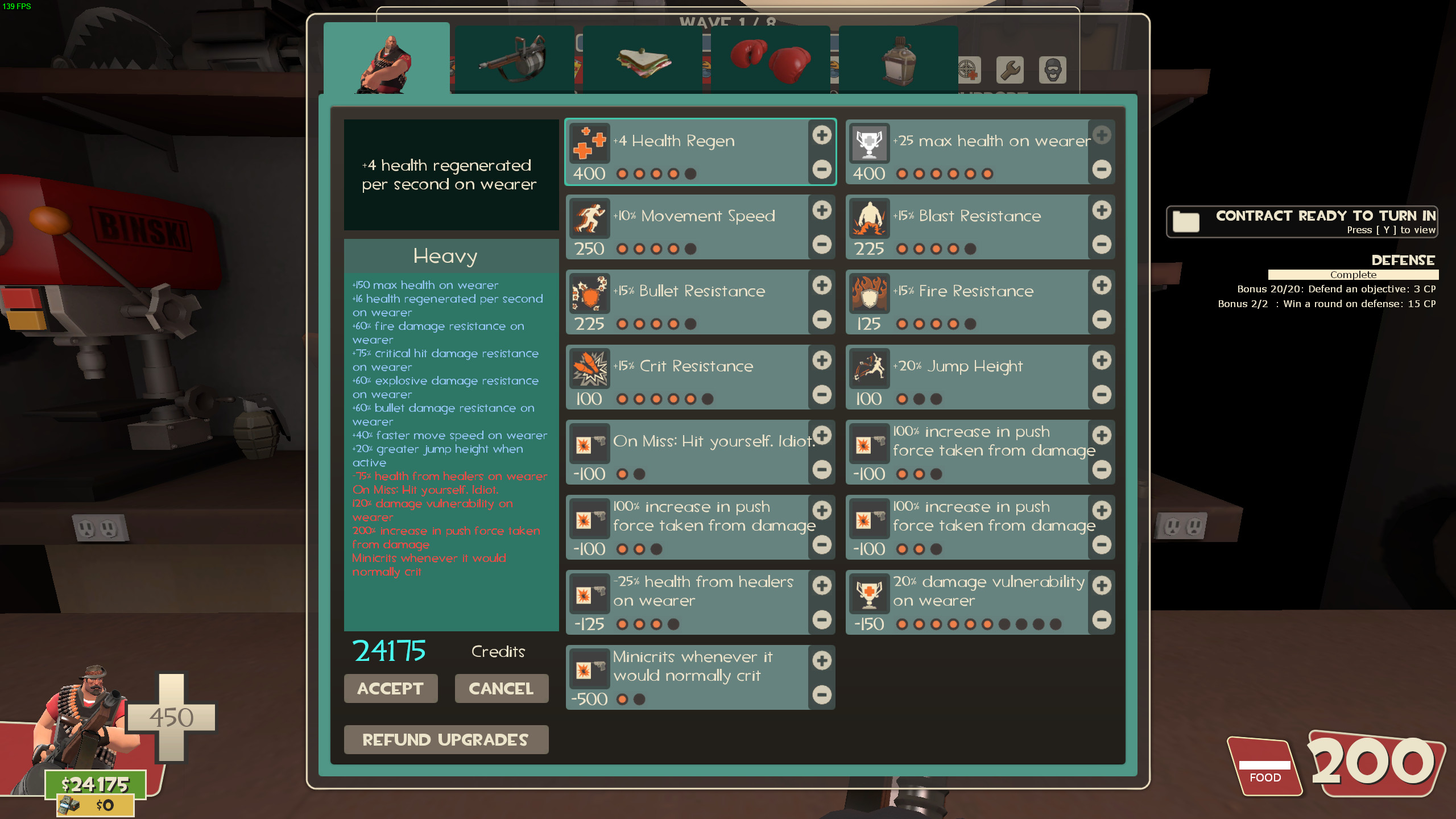
Task: Click the Crit Resistance burst icon
Action: tap(590, 368)
